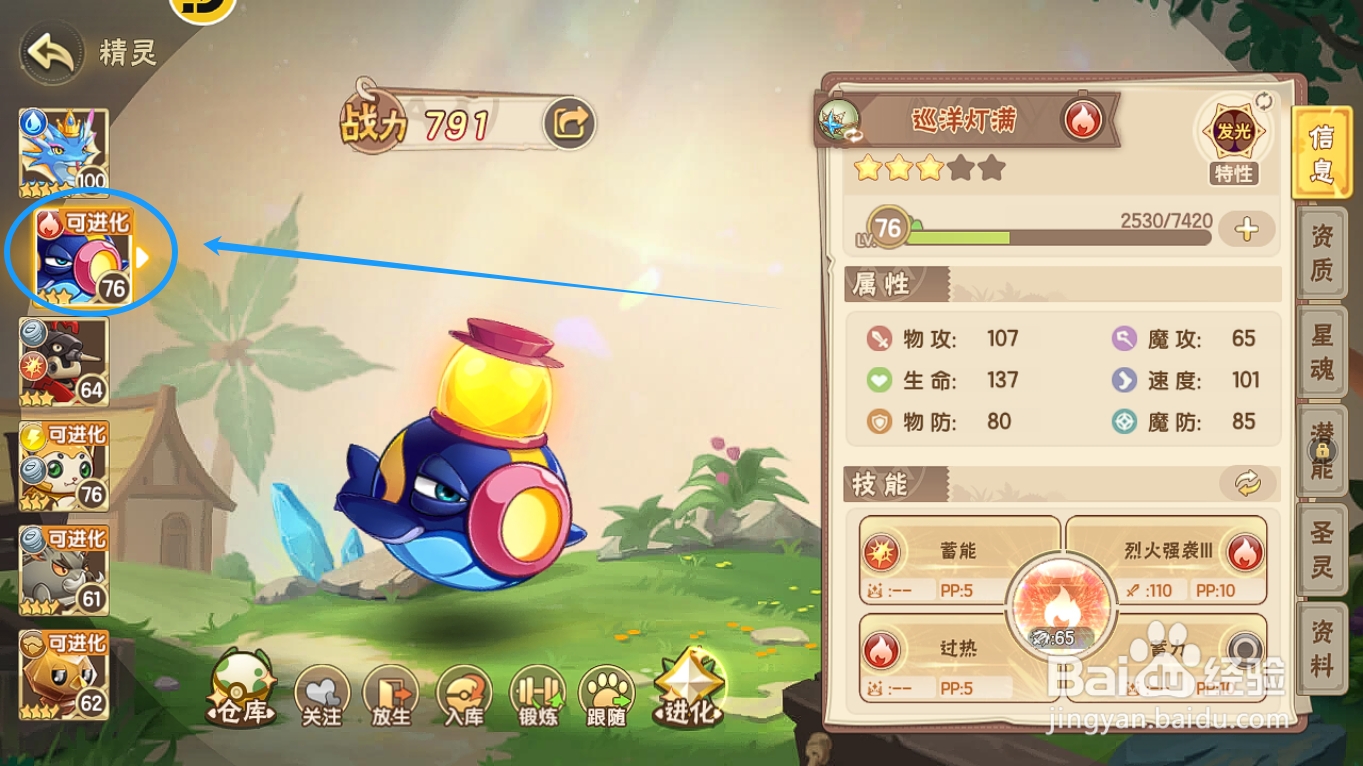
Task: Tap the locked dark skill slot toggle
Action: (1244, 650)
